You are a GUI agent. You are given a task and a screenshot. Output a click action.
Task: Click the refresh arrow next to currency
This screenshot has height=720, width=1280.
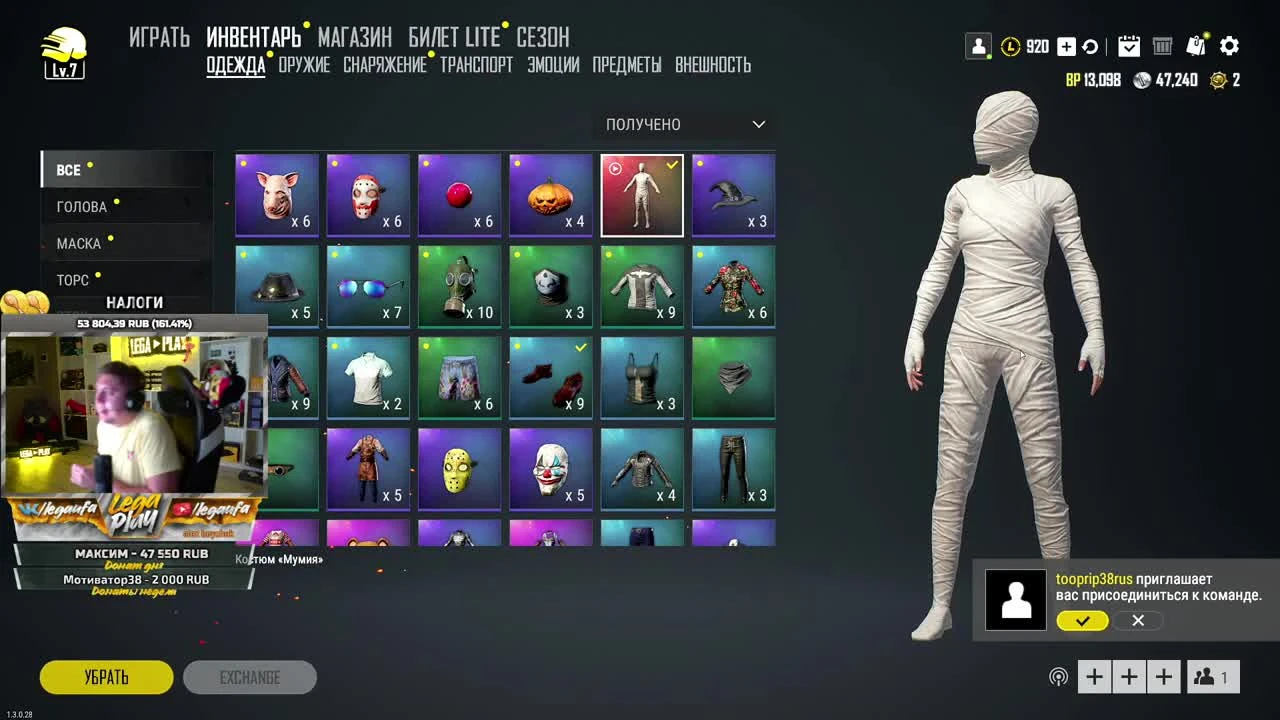(x=1090, y=45)
